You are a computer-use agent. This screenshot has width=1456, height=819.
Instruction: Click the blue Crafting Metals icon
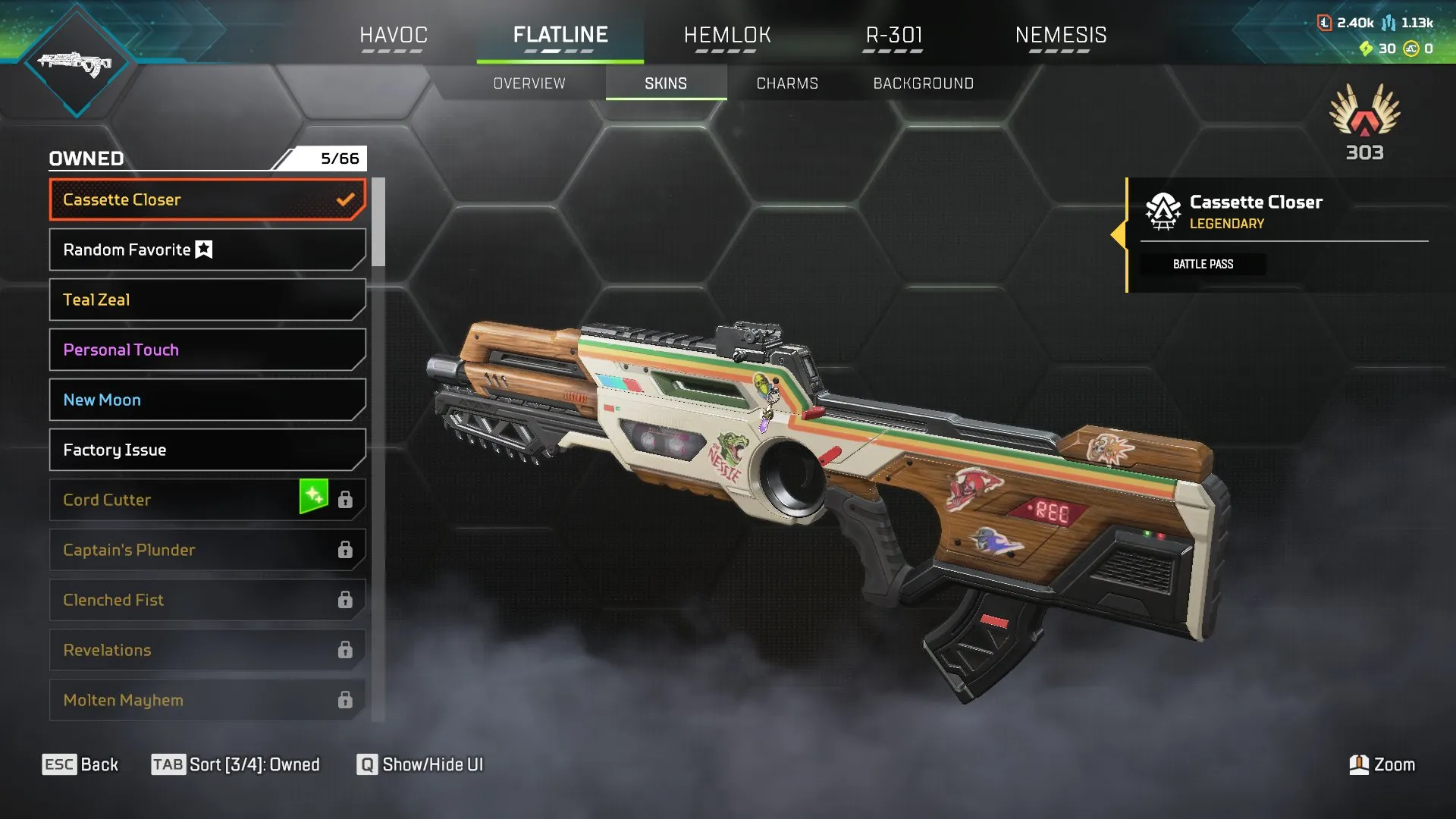[x=1389, y=23]
